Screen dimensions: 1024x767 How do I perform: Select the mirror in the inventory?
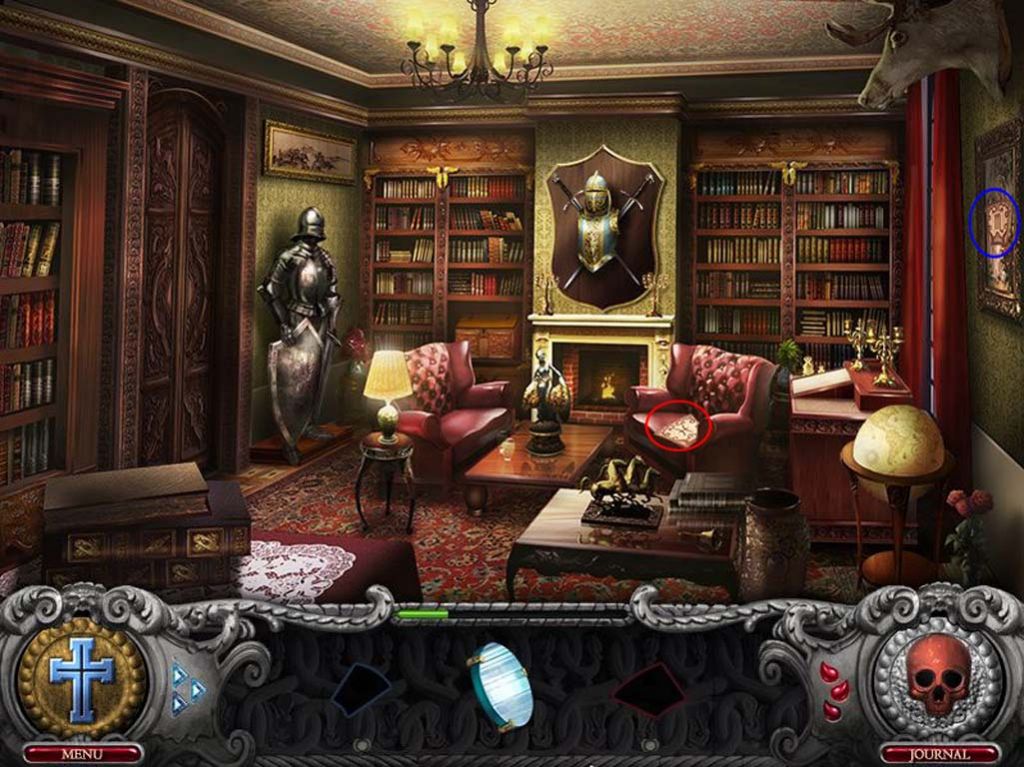(499, 685)
